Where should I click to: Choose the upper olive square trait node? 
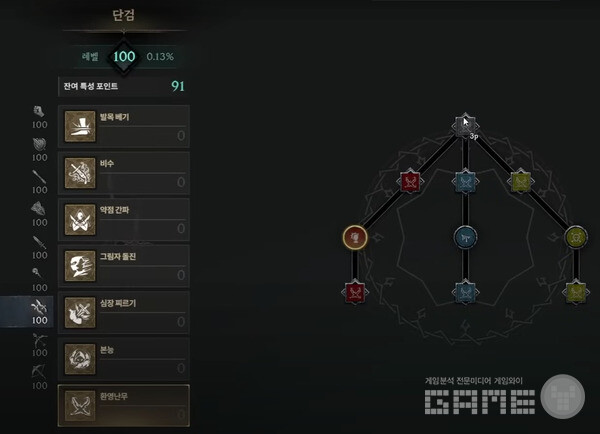point(520,181)
